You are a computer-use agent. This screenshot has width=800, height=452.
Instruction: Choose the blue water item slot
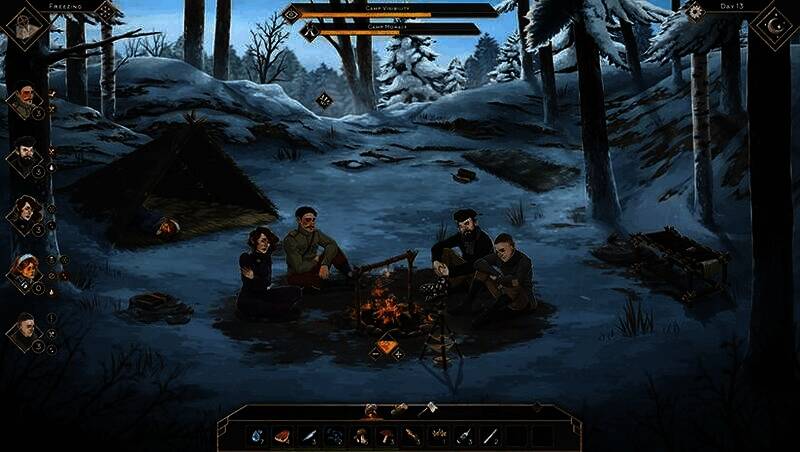[257, 436]
